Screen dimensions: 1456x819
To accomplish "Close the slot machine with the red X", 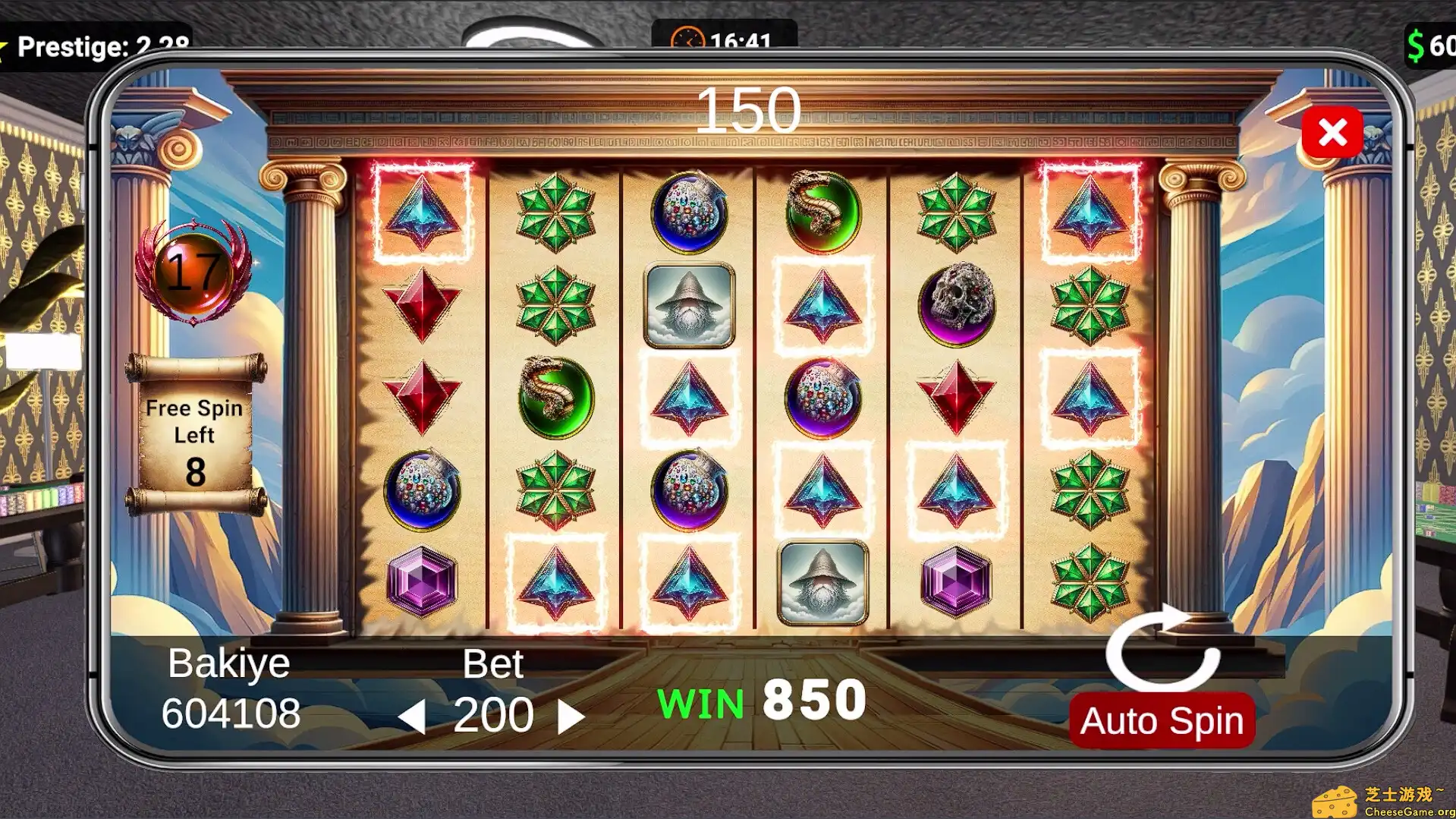I will pos(1333,131).
